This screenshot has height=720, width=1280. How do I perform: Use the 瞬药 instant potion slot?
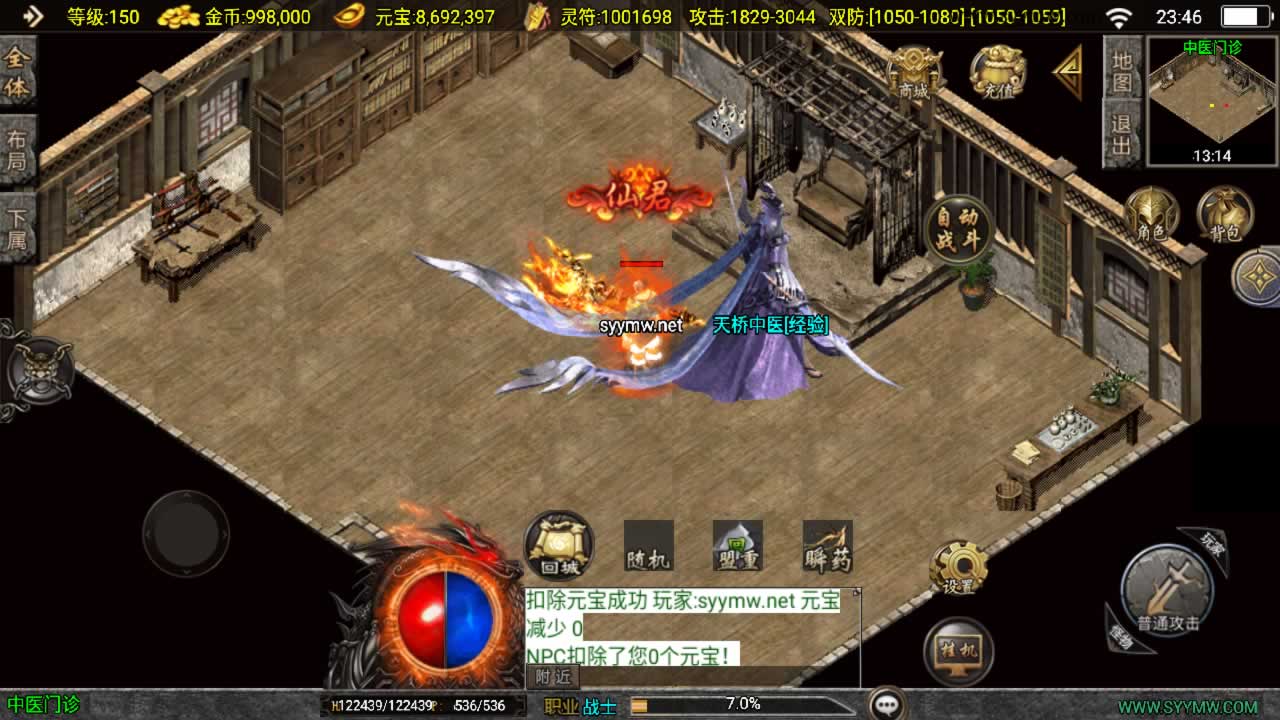(x=827, y=546)
